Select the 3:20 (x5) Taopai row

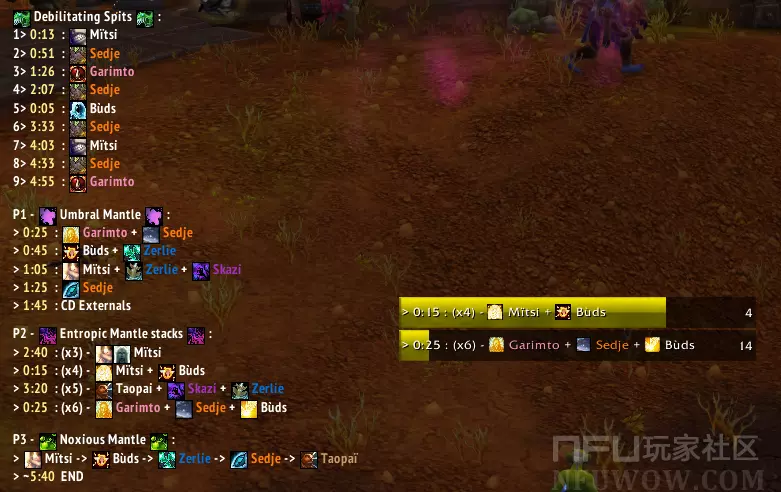[152, 389]
